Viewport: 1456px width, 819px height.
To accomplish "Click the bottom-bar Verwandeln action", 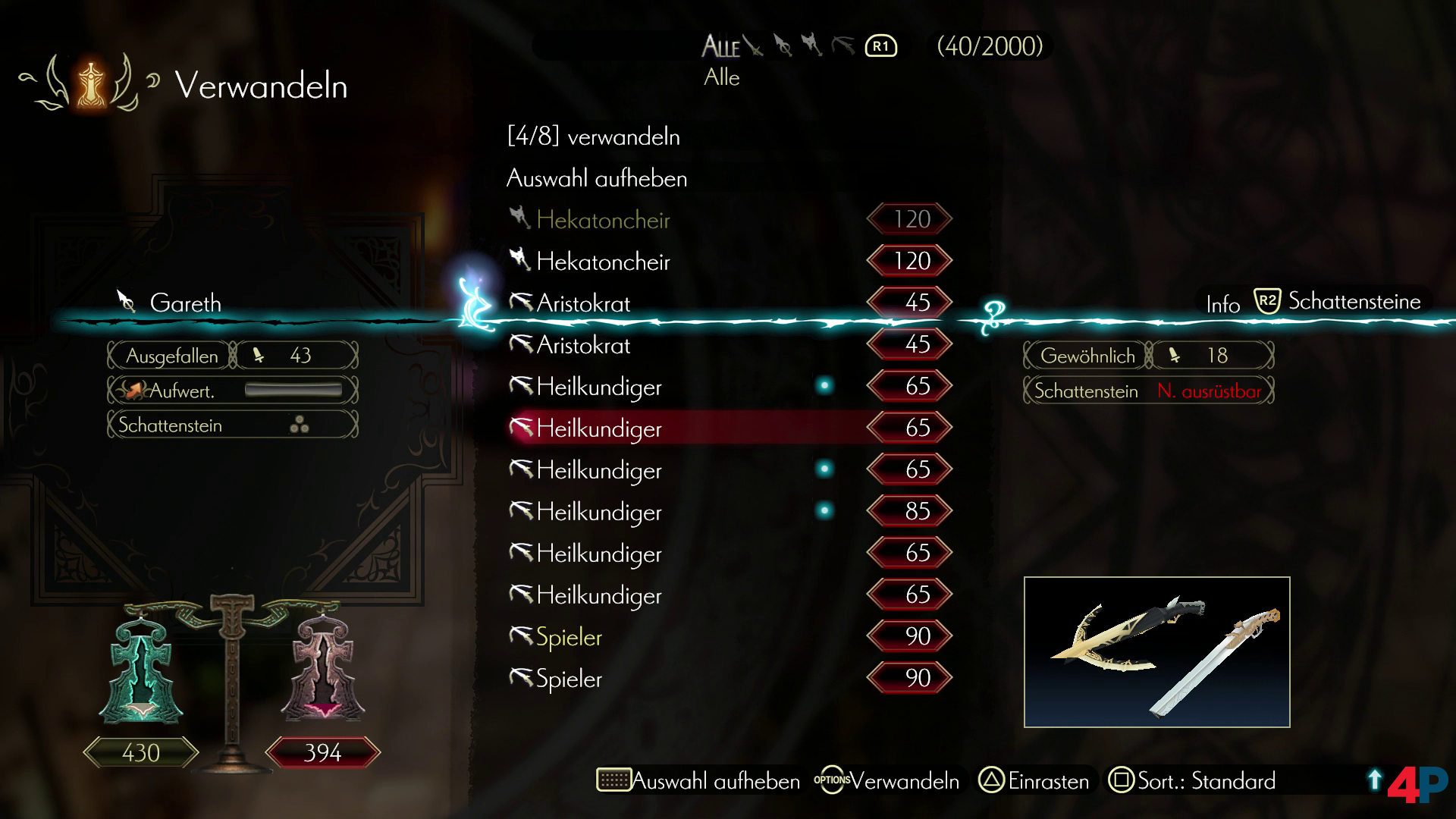I will coord(887,781).
